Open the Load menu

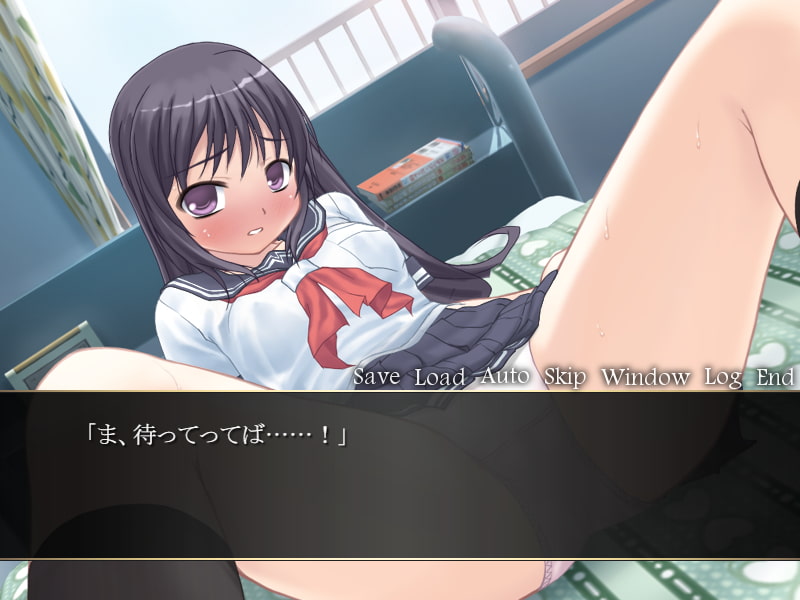pyautogui.click(x=439, y=377)
